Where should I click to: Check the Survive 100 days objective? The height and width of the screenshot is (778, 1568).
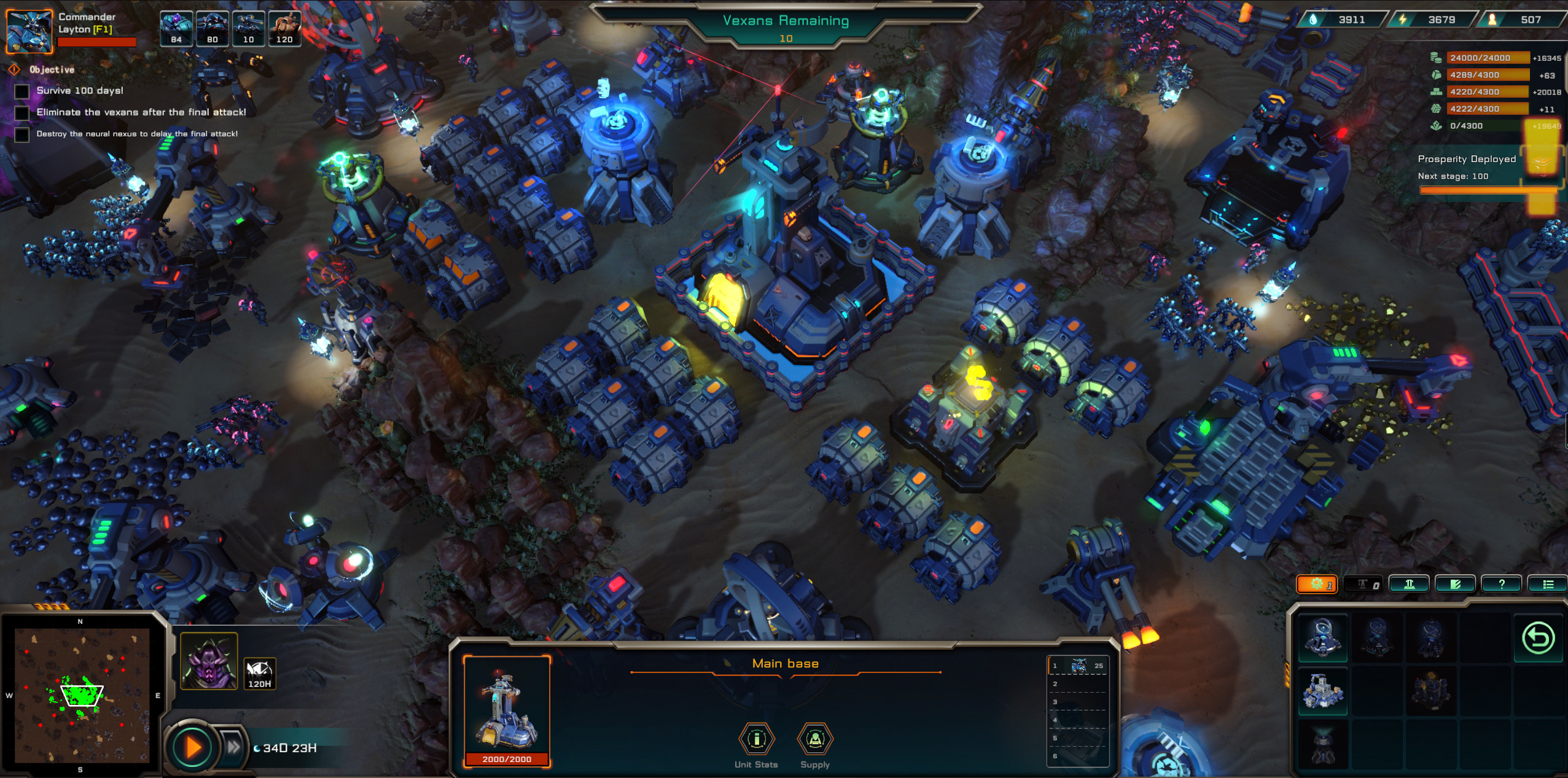point(22,90)
